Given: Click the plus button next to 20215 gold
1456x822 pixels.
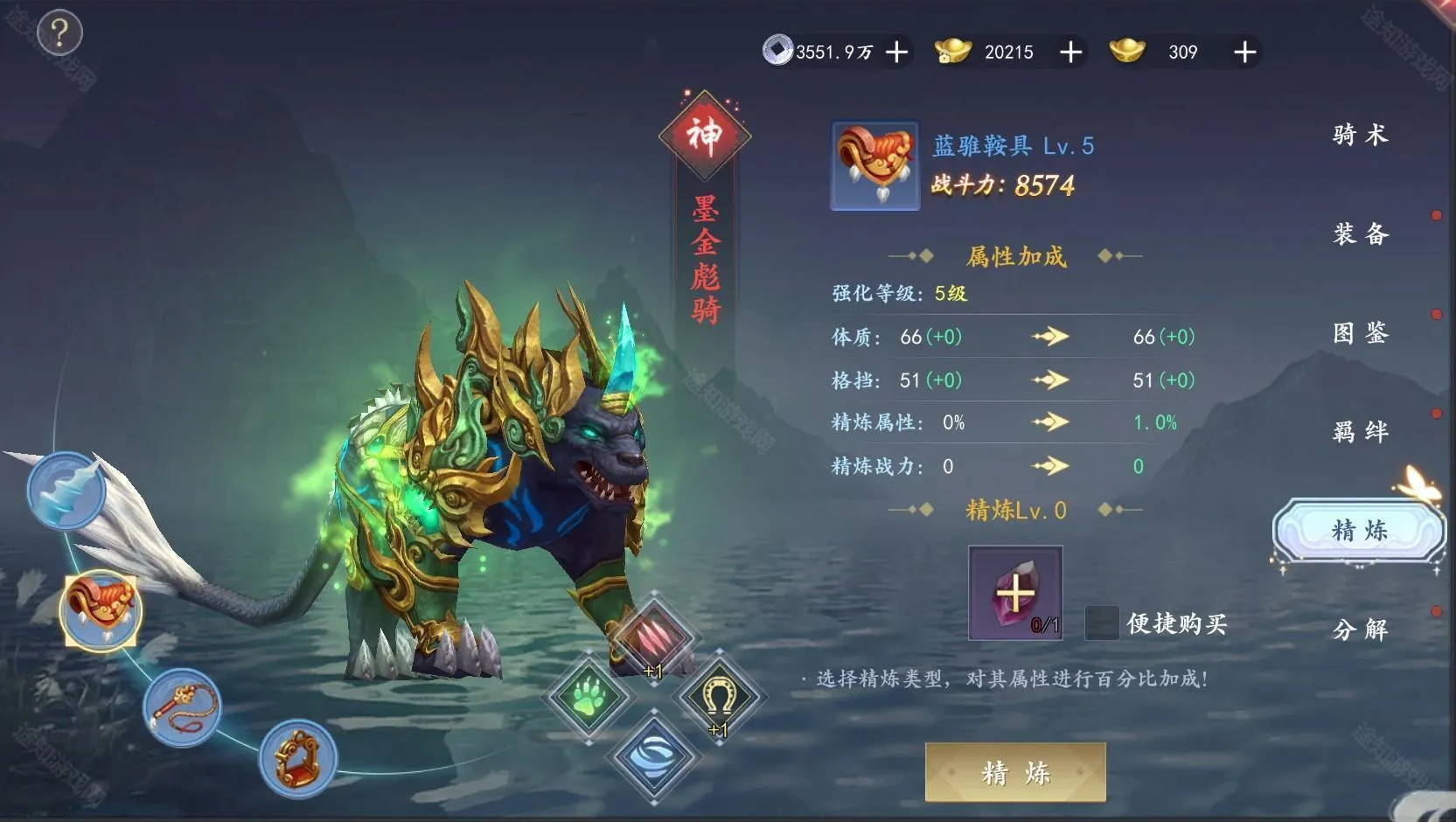Looking at the screenshot, I should pos(1069,52).
